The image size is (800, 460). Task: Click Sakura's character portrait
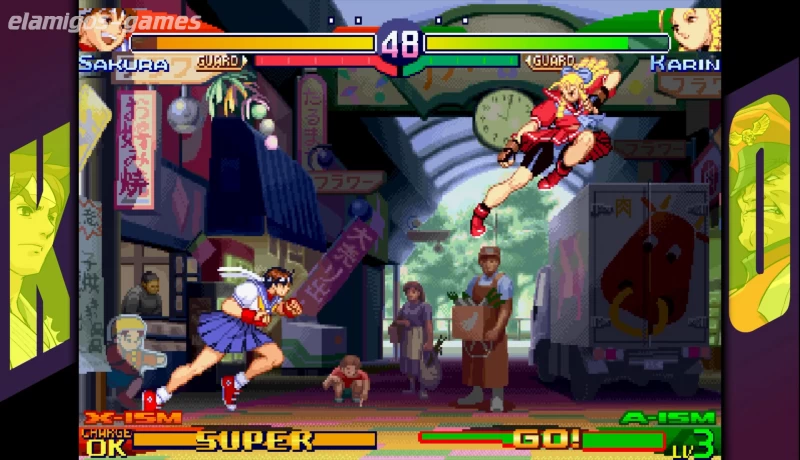103,30
